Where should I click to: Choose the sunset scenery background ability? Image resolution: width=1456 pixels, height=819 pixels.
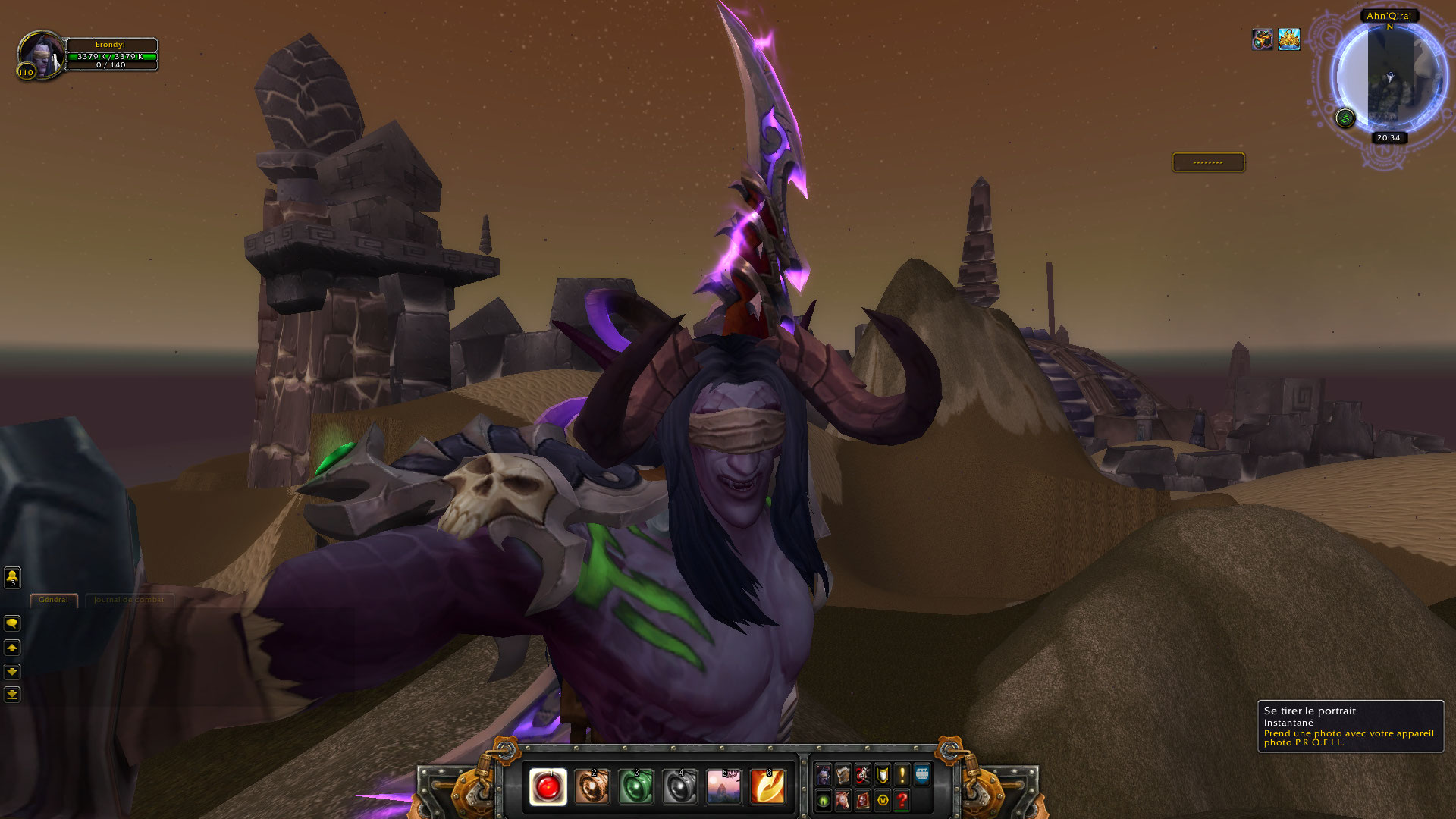pos(723,786)
